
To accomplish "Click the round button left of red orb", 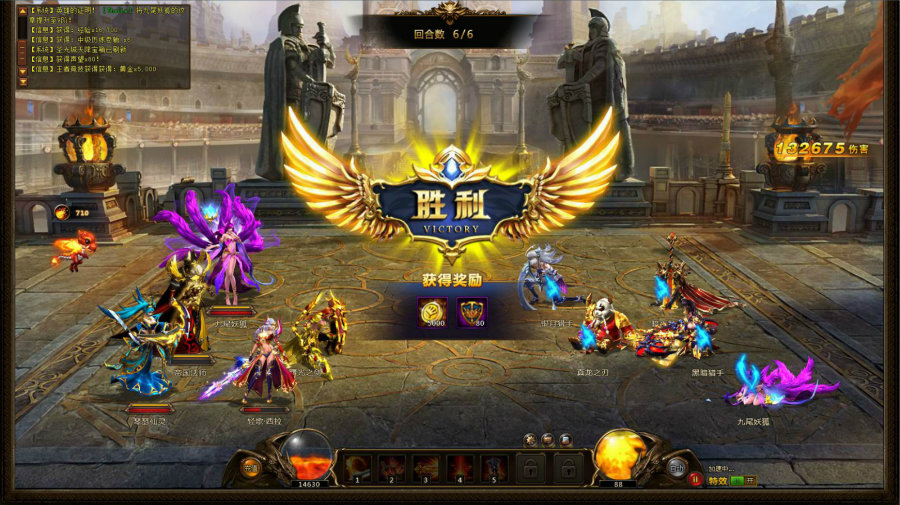I will [250, 467].
